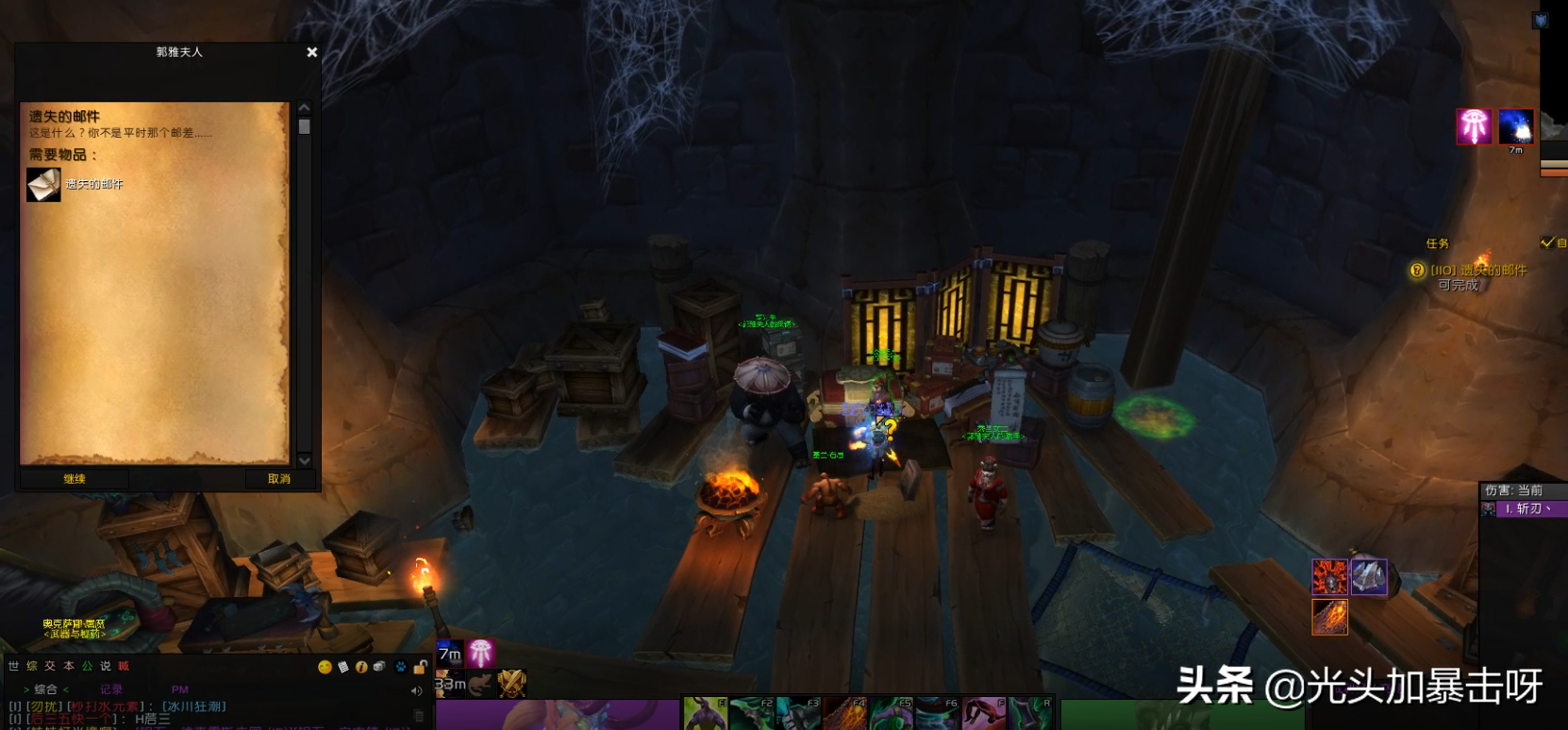Click the molten lava face item icon
The height and width of the screenshot is (730, 1568).
1329,576
